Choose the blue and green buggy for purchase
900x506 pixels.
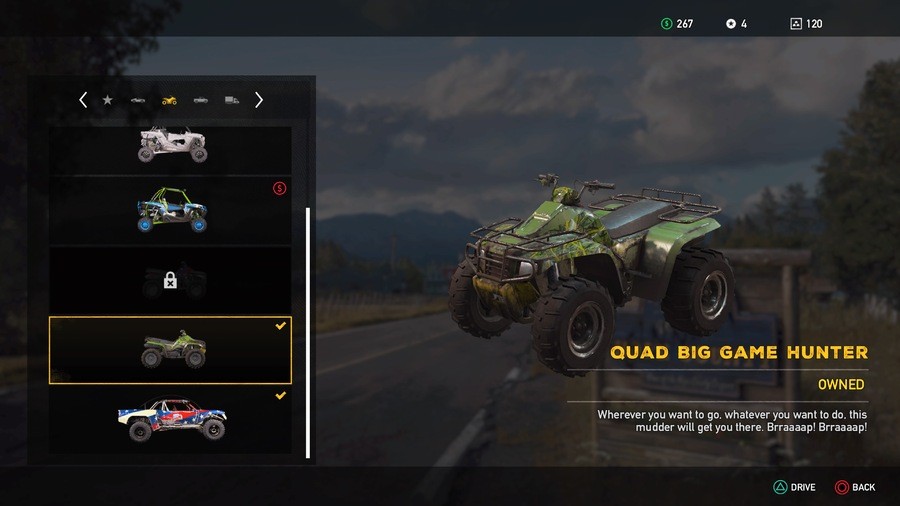pos(171,210)
